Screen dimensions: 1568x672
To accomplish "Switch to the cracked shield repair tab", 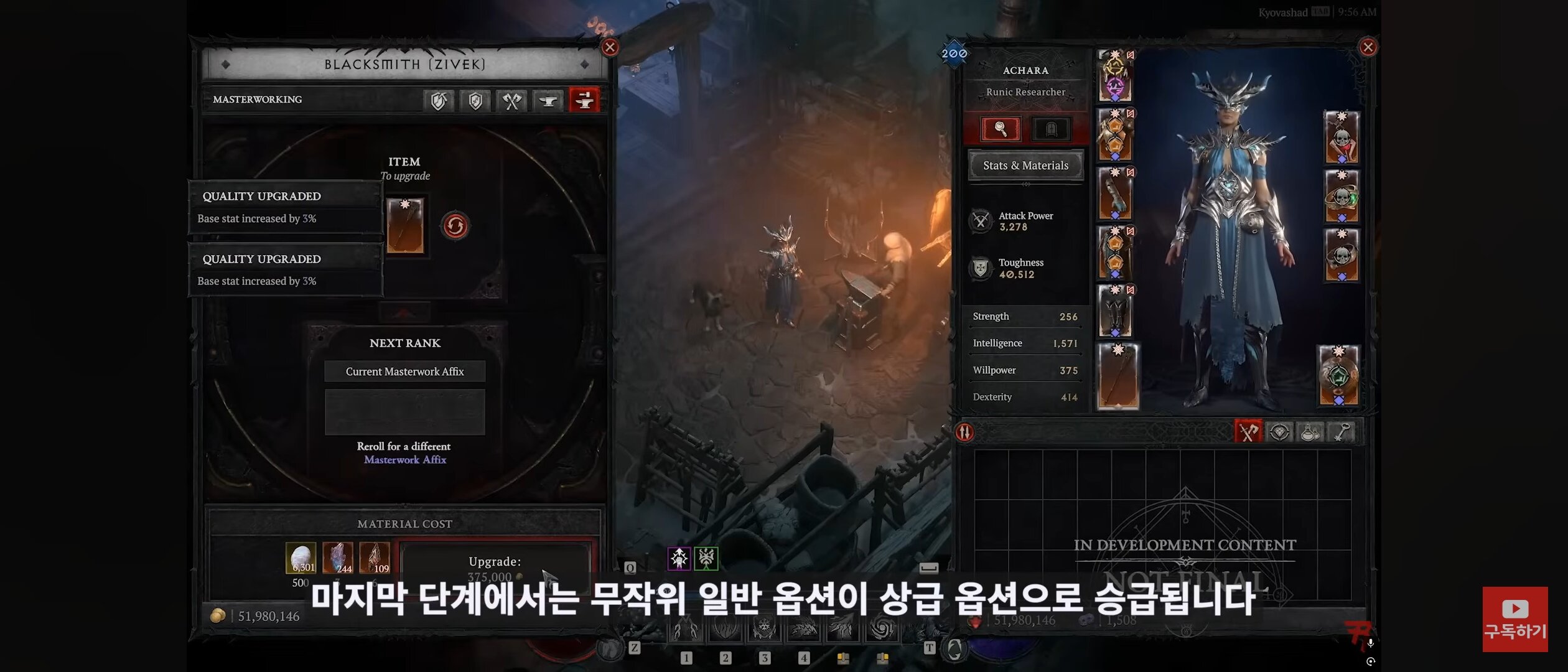I will click(439, 101).
